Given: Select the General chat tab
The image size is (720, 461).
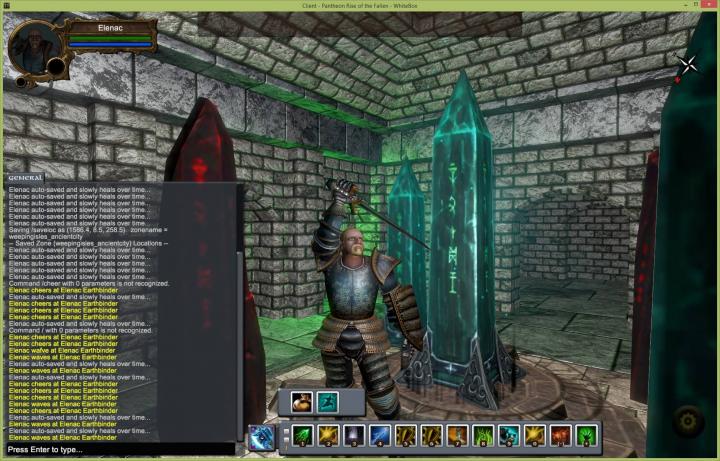Looking at the screenshot, I should coord(26,177).
